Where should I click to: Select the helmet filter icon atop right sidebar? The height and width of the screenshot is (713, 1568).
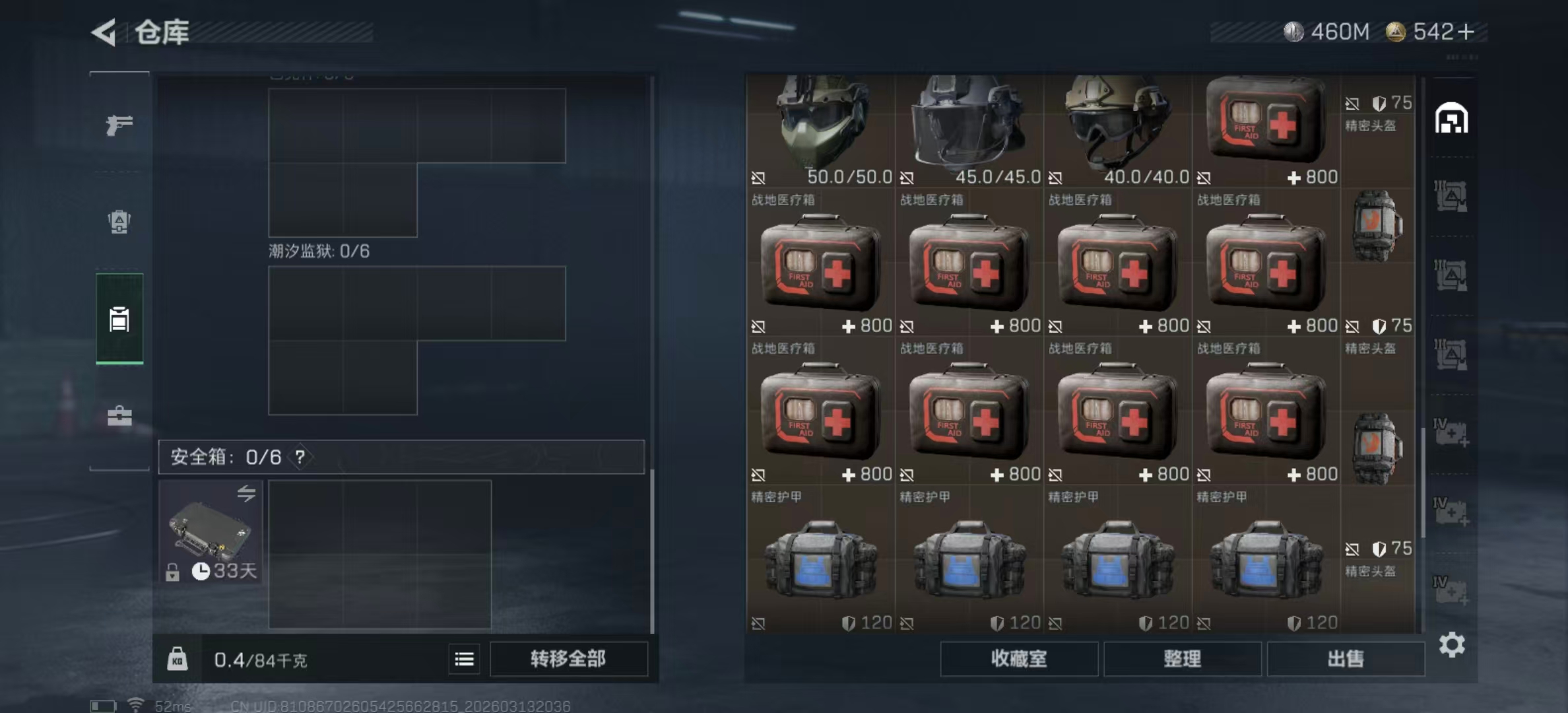[x=1451, y=118]
